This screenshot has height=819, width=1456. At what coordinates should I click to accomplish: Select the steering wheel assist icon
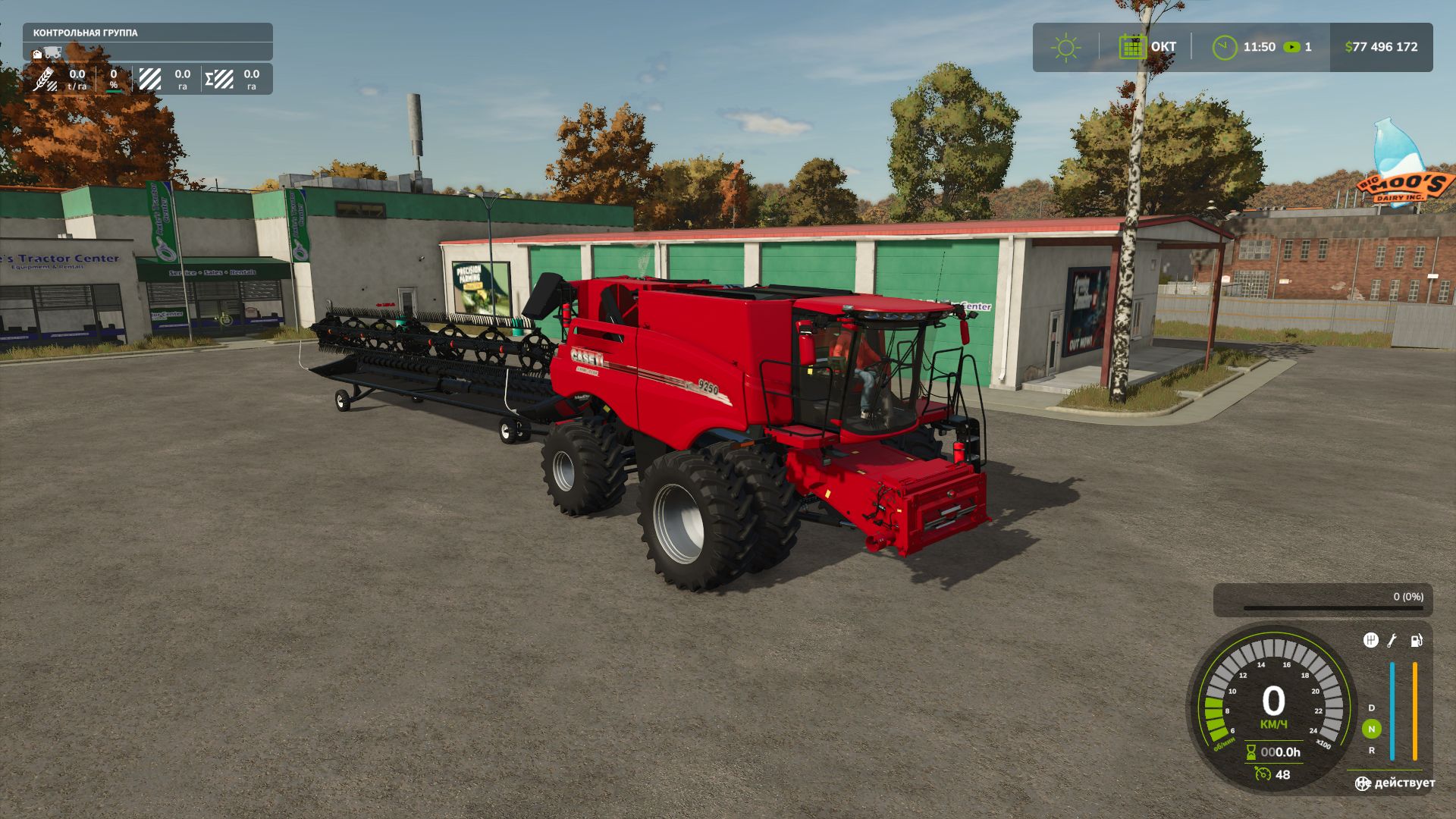(1363, 783)
